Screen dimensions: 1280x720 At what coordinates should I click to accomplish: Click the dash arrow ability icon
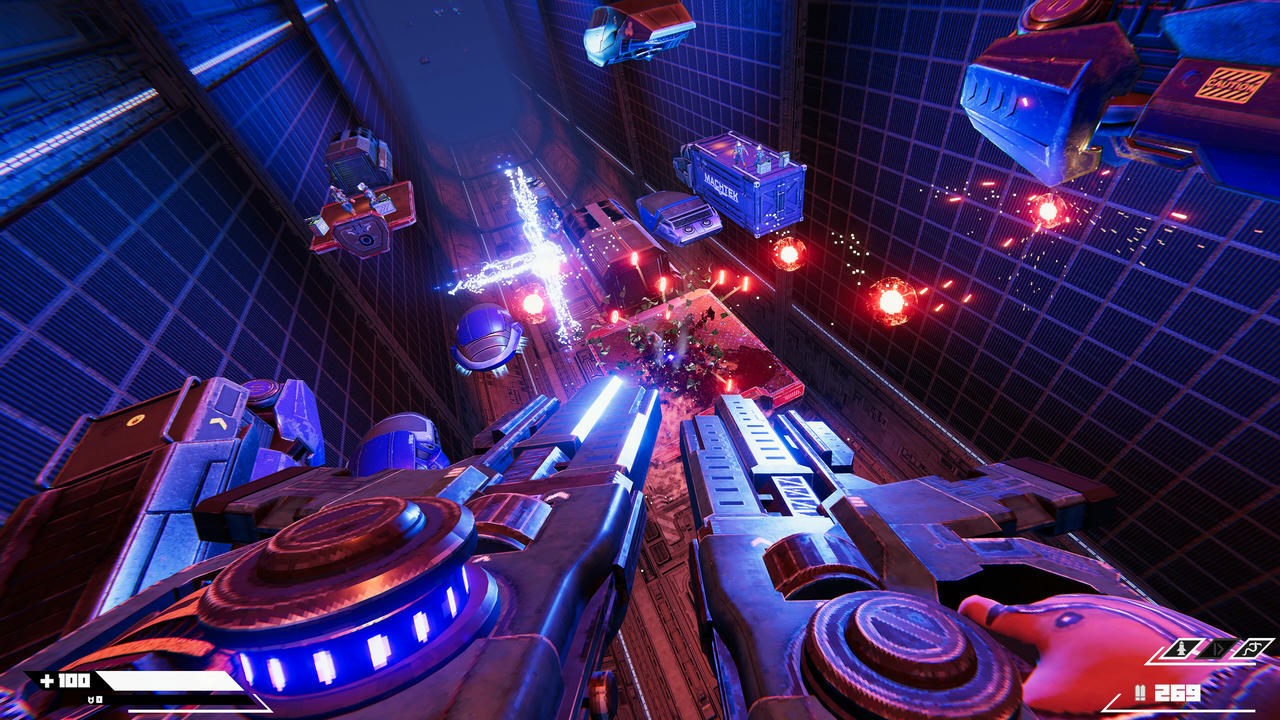tap(1218, 649)
